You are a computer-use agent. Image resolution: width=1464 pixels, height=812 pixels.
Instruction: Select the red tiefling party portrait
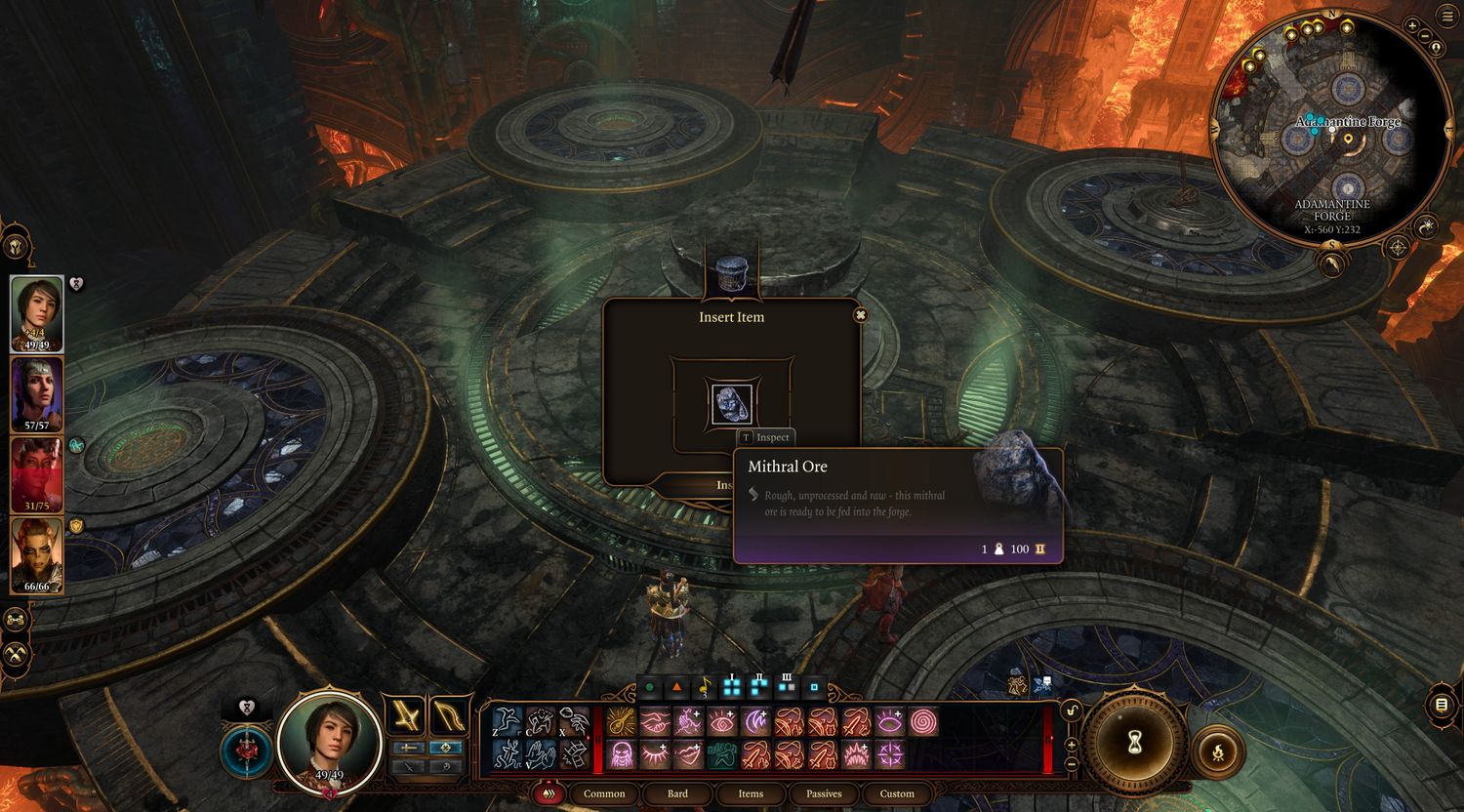coord(37,474)
